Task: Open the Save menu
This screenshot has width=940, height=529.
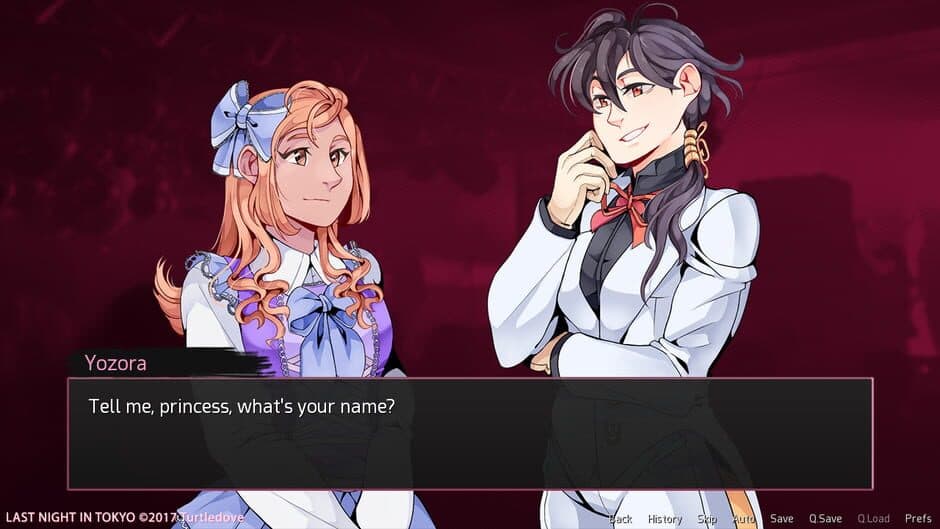Action: pyautogui.click(x=782, y=518)
